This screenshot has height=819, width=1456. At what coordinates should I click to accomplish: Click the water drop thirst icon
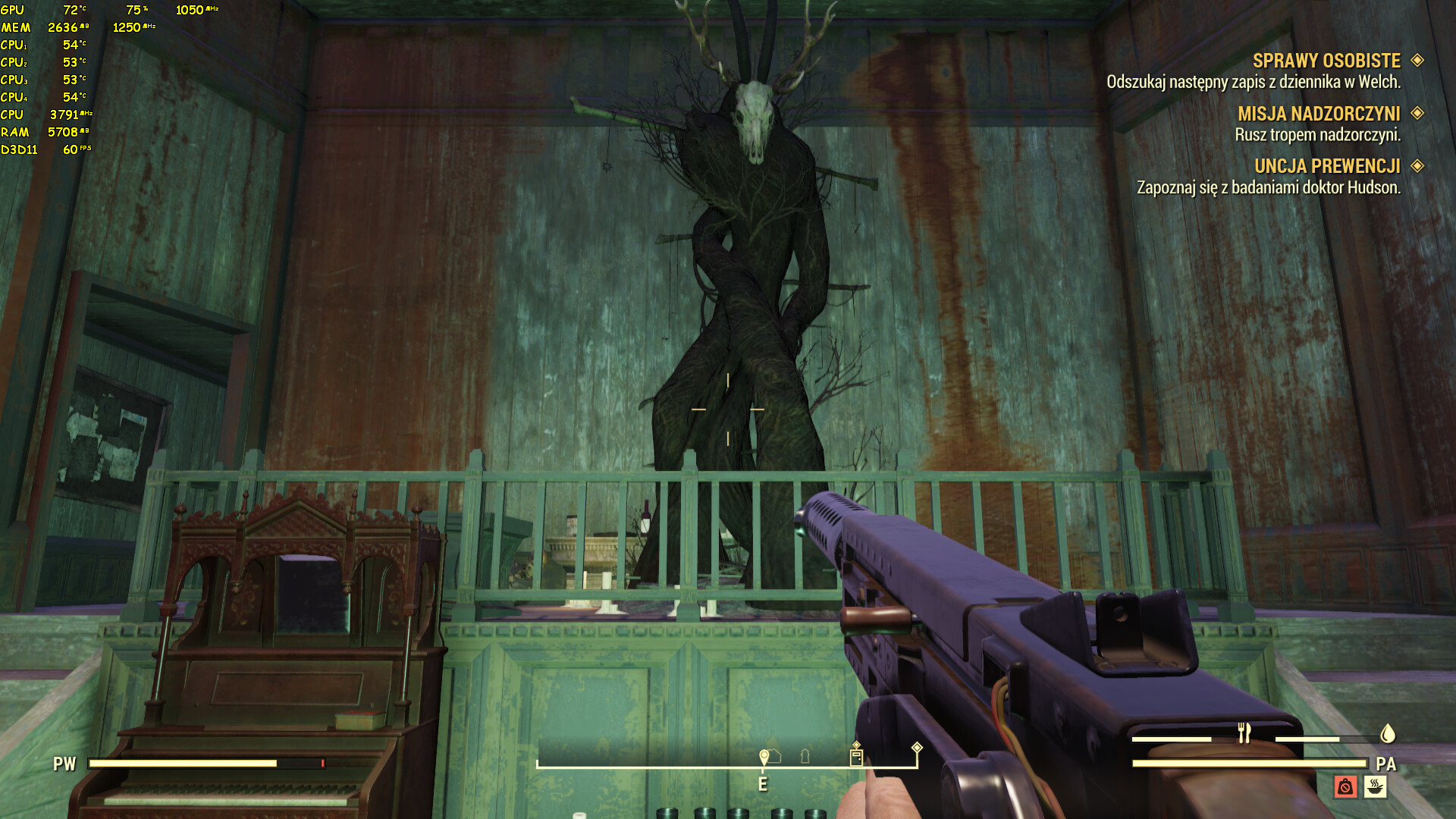tap(1387, 733)
